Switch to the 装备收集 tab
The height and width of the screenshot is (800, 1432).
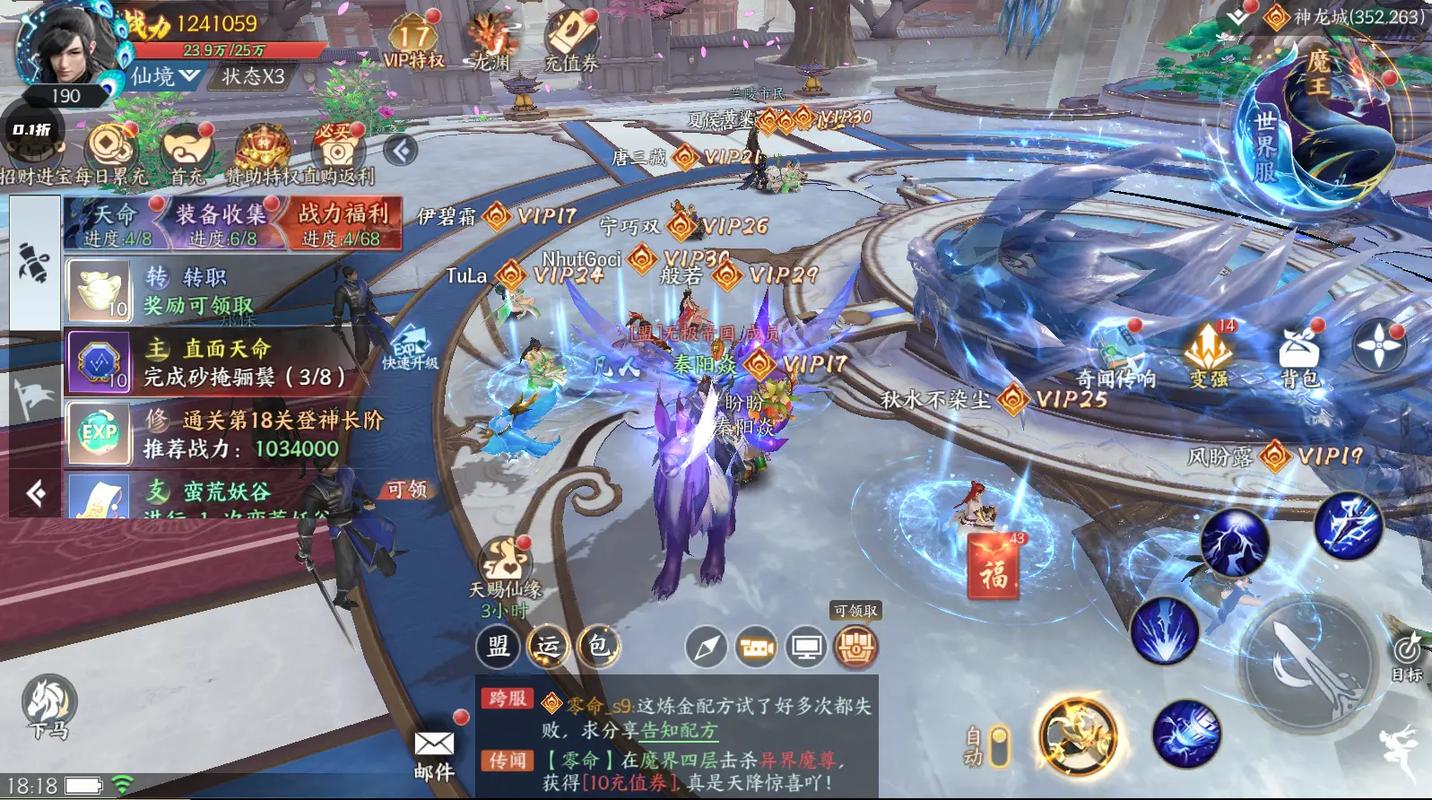[222, 222]
